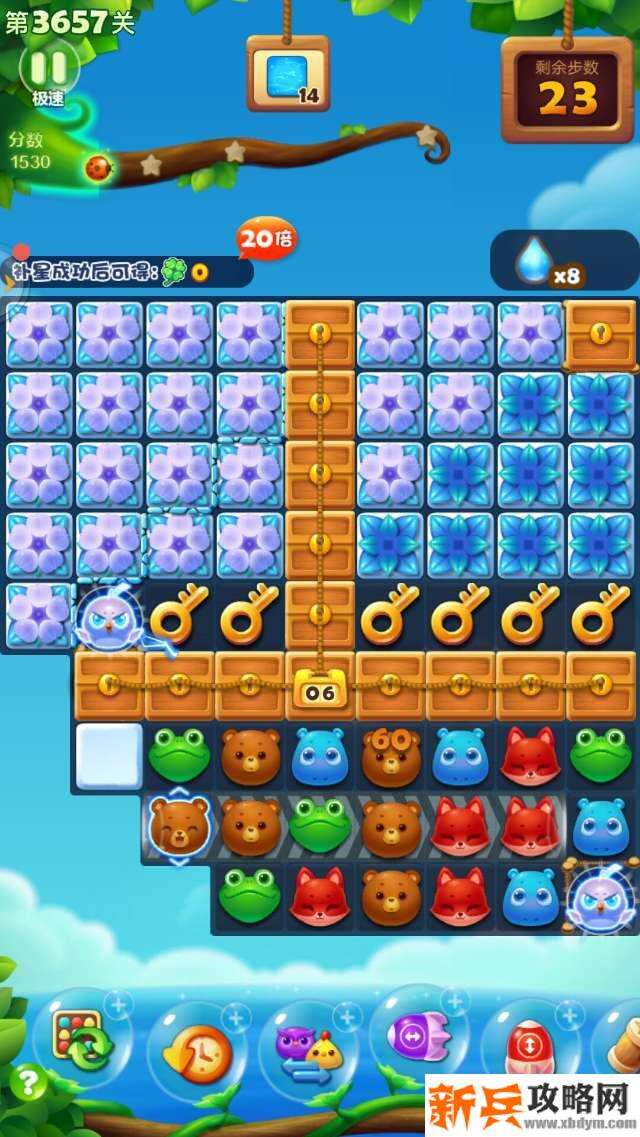The image size is (640, 1137).
Task: Pause the game with the green button
Action: (48, 67)
